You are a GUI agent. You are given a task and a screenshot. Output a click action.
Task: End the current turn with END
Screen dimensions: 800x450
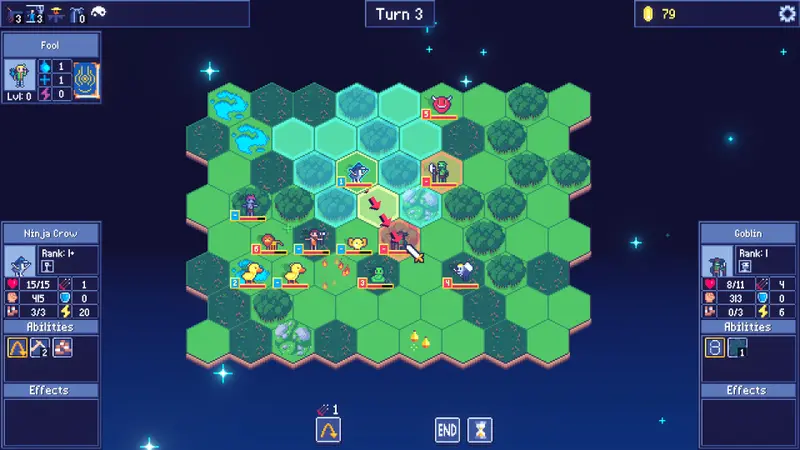click(447, 430)
